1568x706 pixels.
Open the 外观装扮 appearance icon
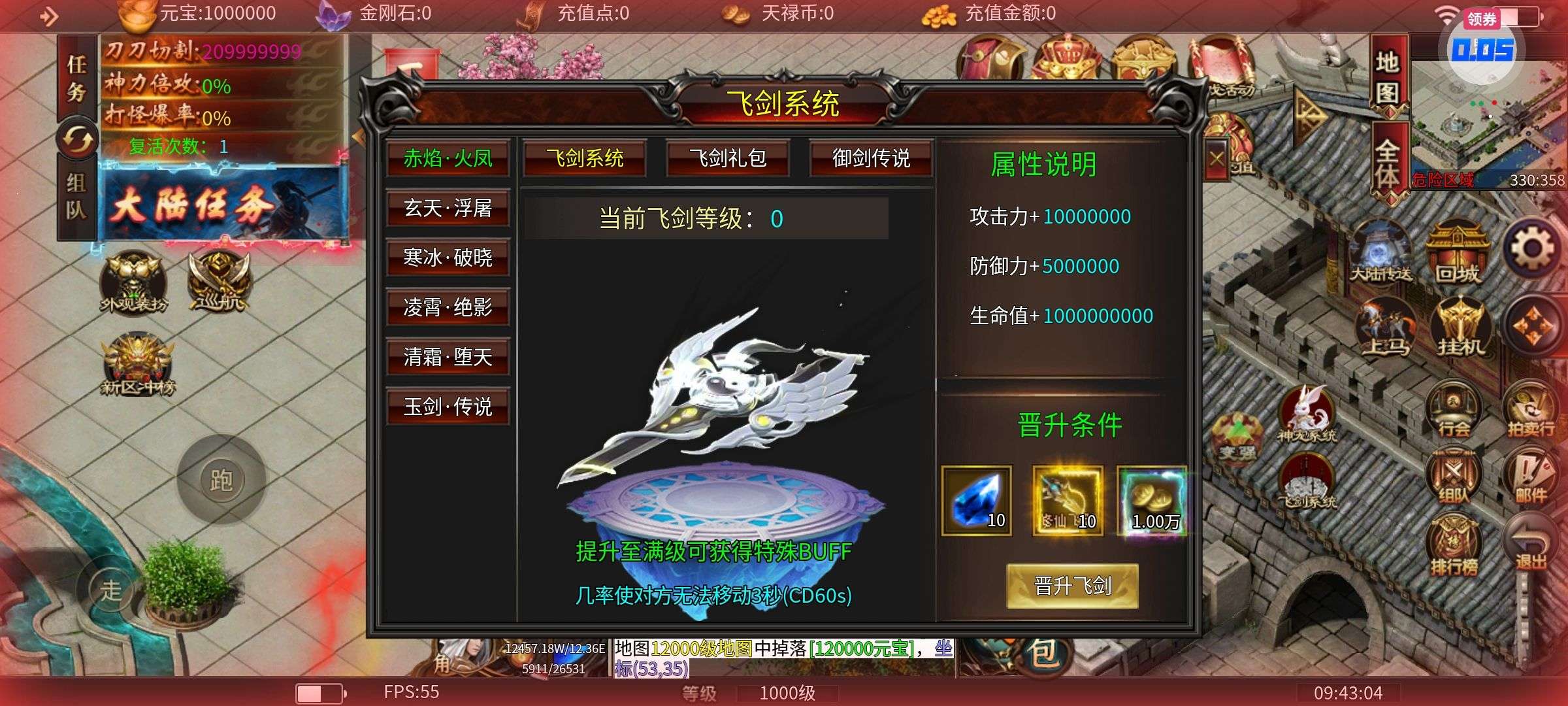coord(133,281)
